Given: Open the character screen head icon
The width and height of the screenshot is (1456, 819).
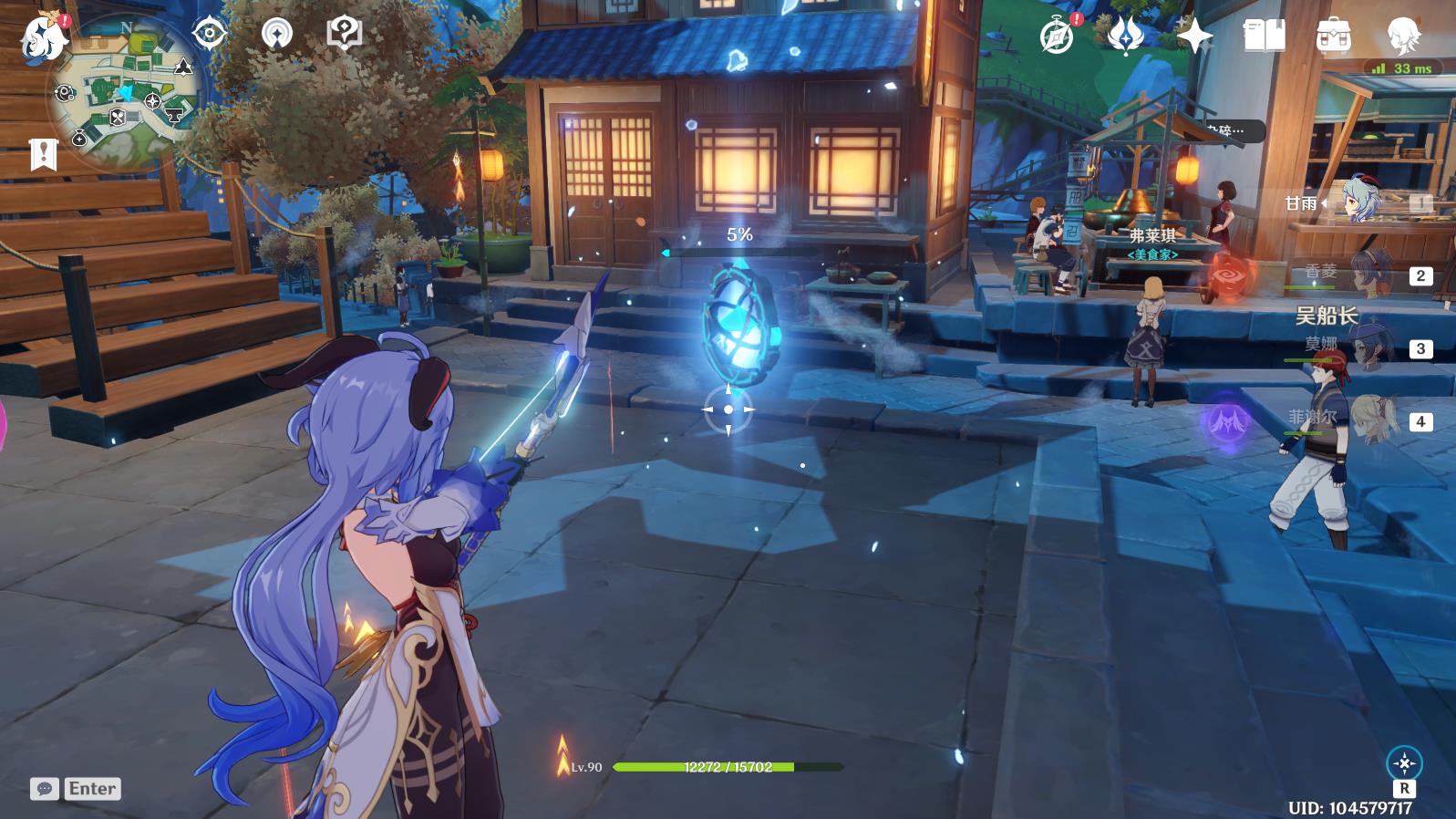Looking at the screenshot, I should point(1402,36).
